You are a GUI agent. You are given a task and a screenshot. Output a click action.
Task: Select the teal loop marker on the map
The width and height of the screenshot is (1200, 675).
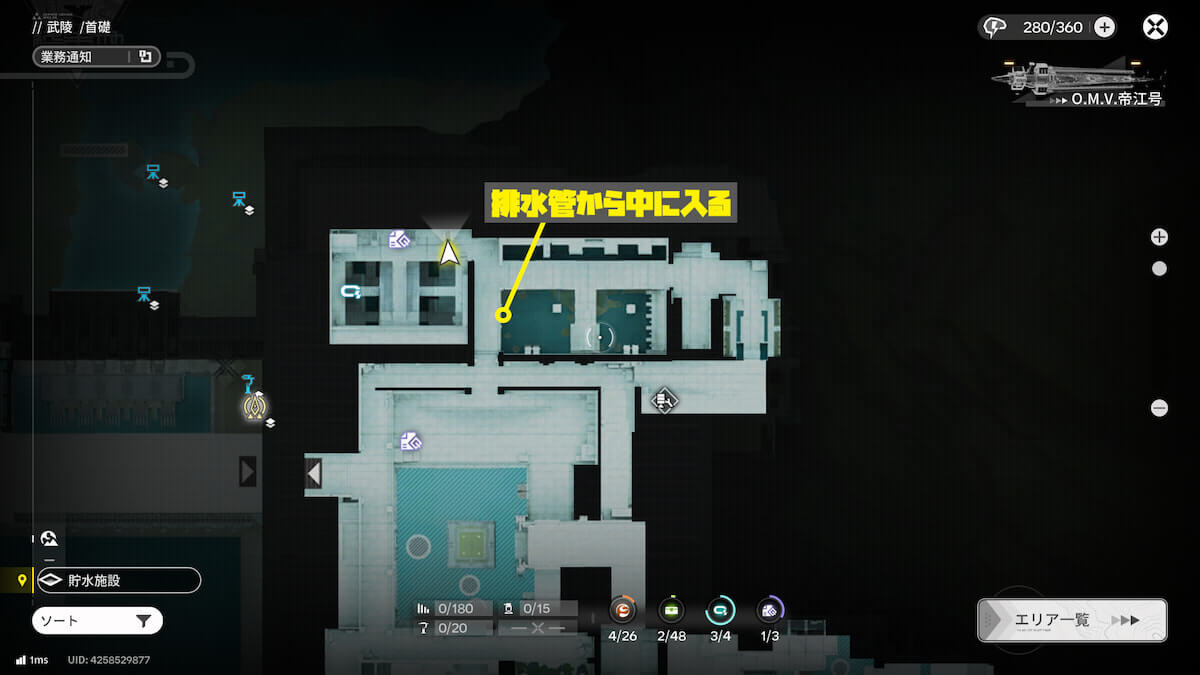350,291
